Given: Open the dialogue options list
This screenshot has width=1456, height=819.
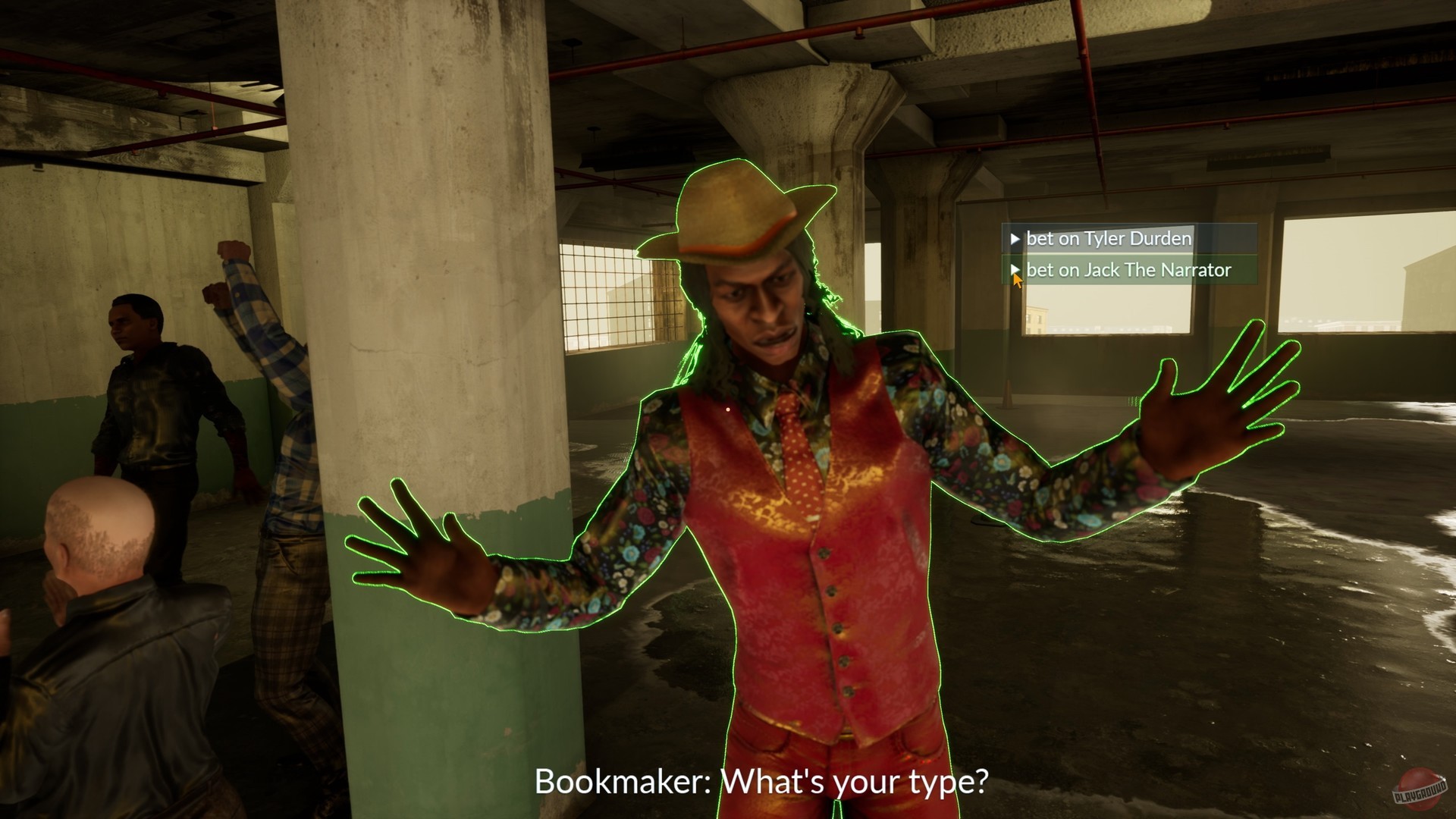Looking at the screenshot, I should (x=1115, y=254).
